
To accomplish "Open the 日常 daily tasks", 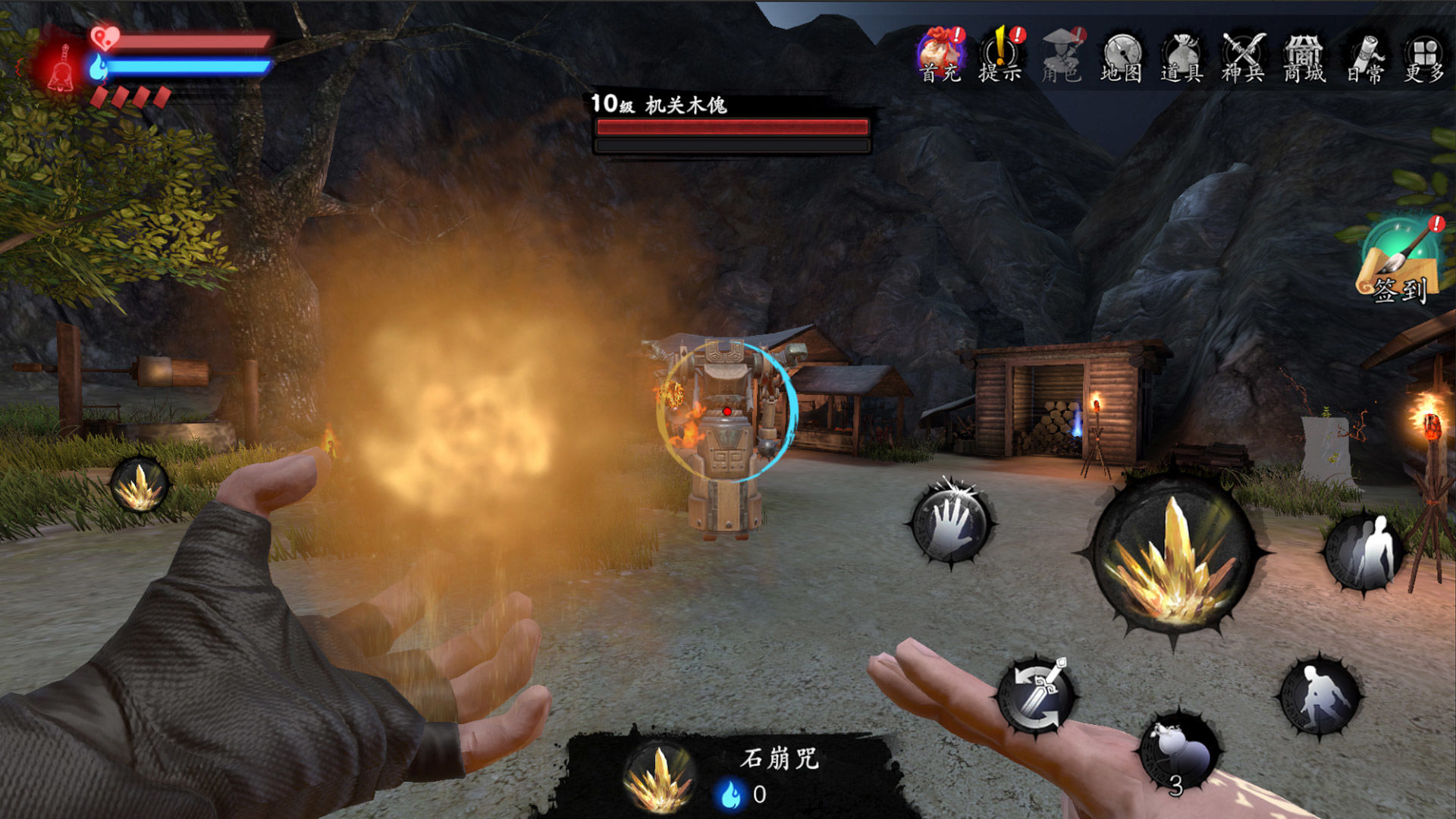I will 1365,55.
